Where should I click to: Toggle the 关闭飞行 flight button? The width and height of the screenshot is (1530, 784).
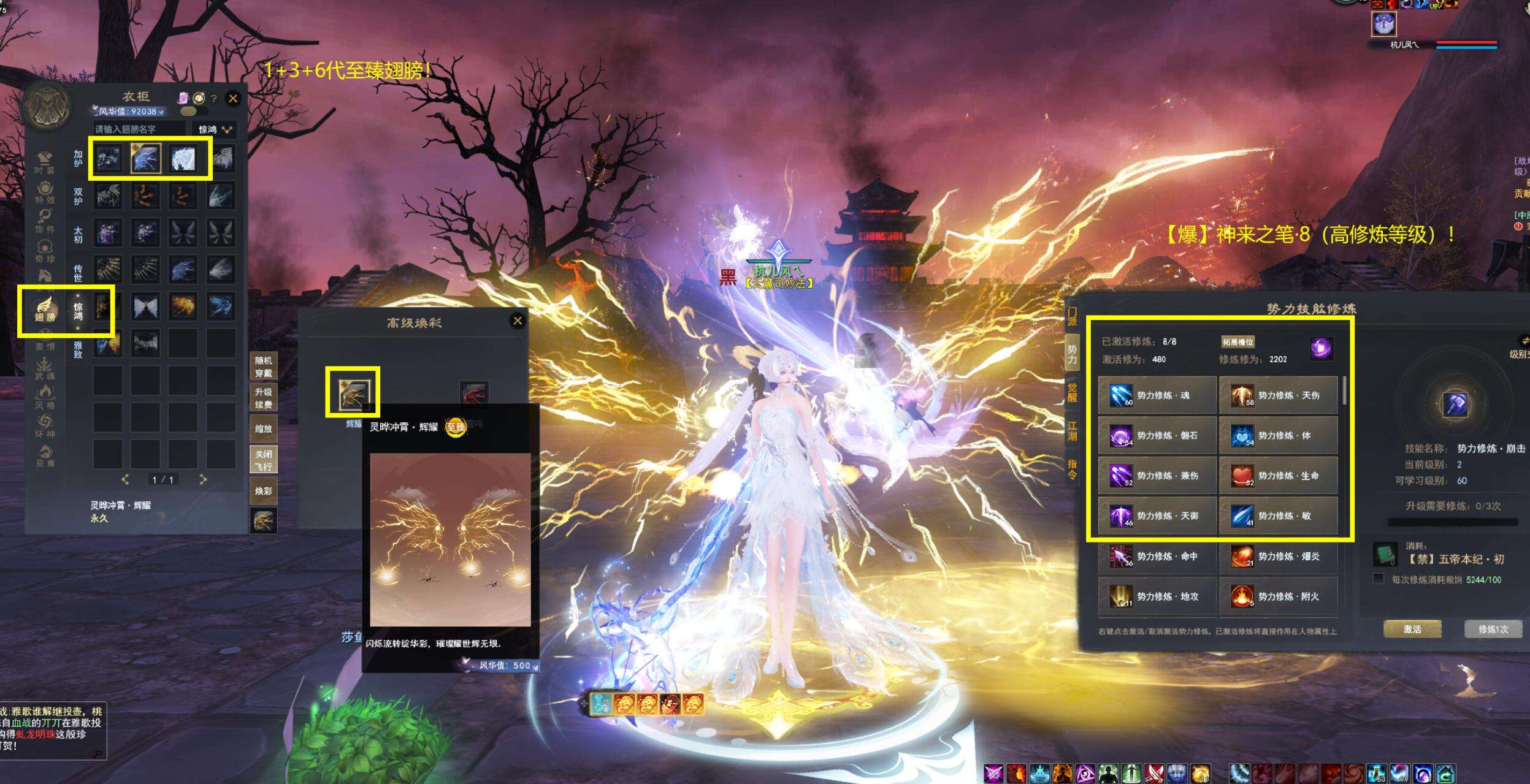tap(264, 460)
